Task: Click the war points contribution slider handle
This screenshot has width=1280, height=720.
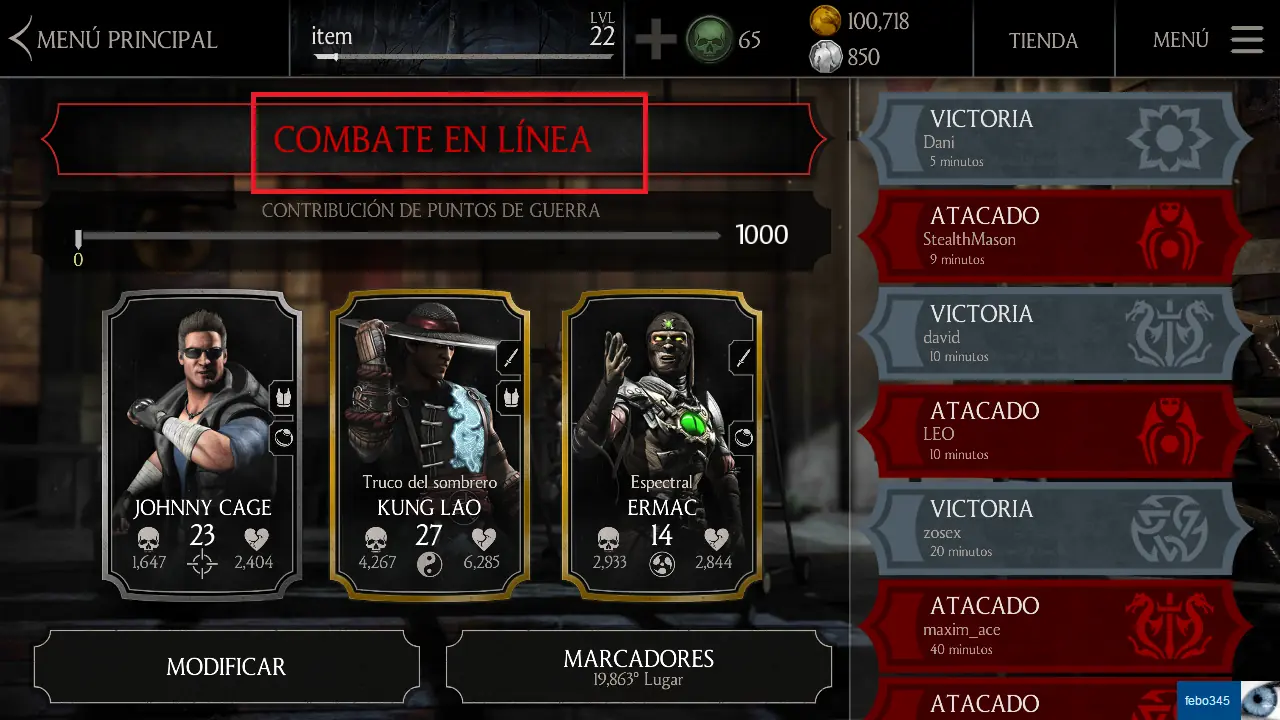Action: (x=78, y=238)
